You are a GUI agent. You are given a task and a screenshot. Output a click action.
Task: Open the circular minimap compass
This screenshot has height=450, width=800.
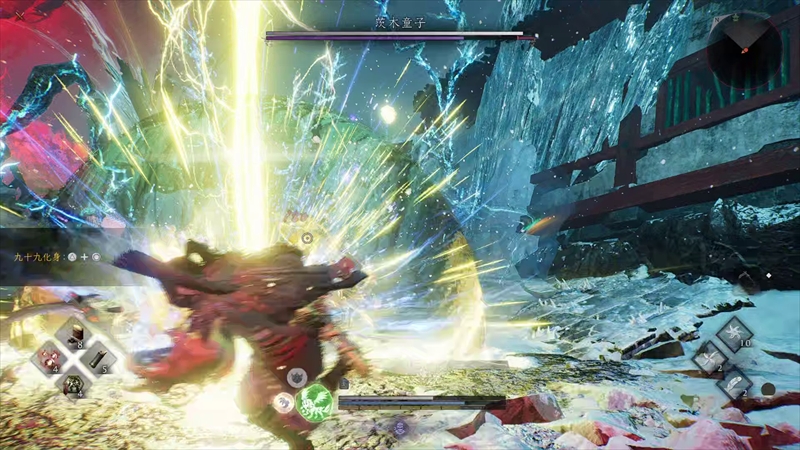743,47
